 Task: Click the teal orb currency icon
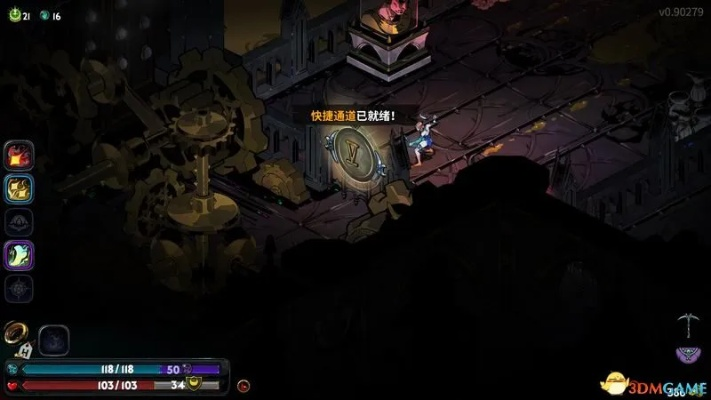[44, 16]
